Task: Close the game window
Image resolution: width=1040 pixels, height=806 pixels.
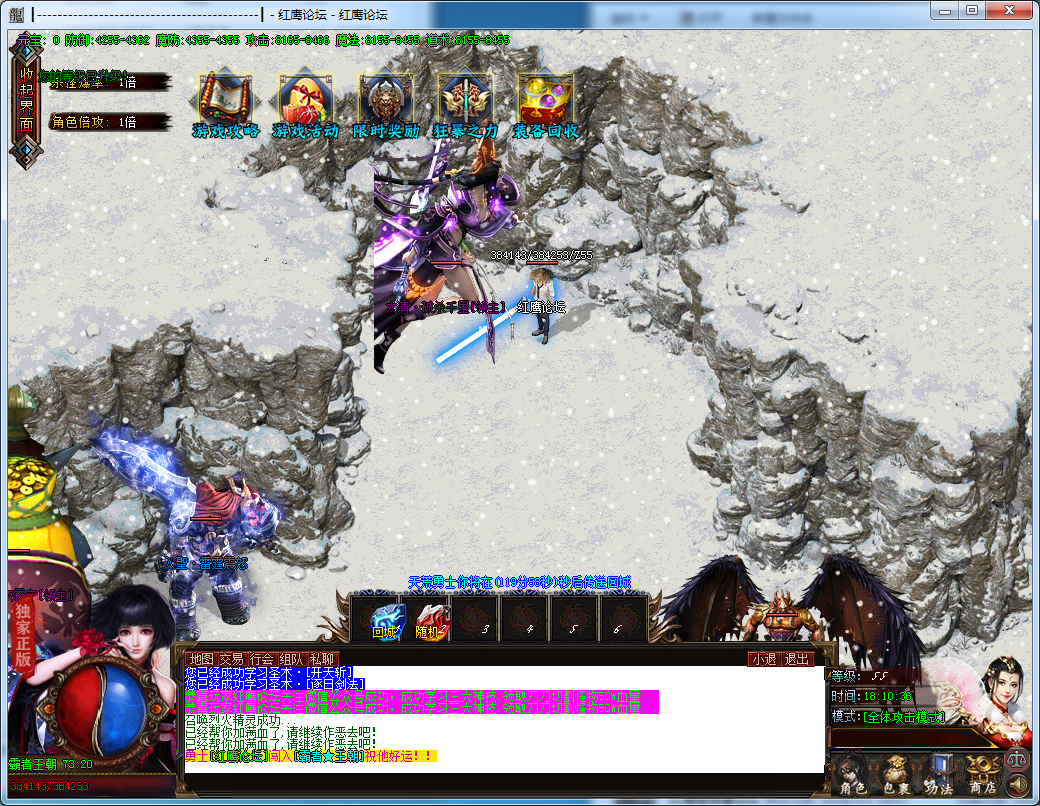Action: pyautogui.click(x=1011, y=10)
